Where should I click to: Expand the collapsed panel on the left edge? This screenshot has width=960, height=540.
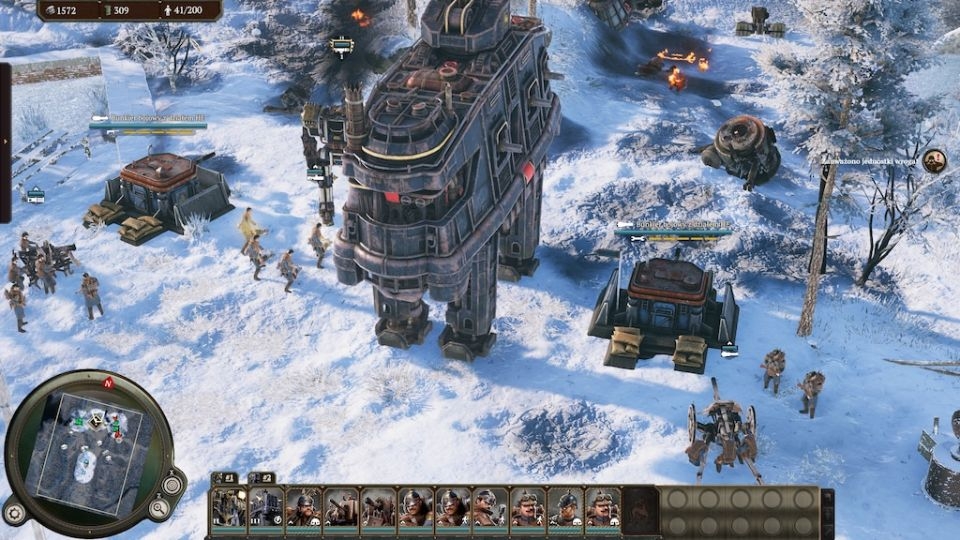coord(5,142)
